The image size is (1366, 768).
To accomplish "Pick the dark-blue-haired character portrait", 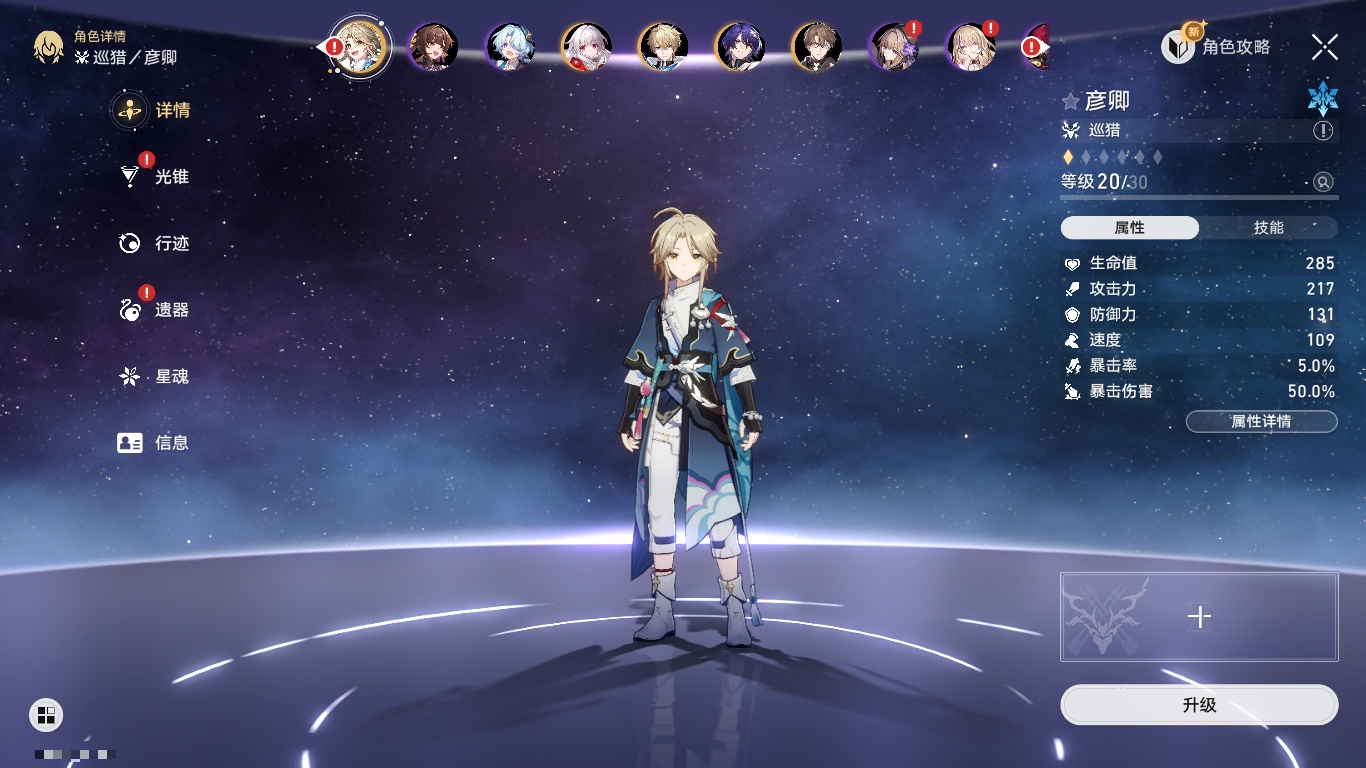I will [740, 47].
